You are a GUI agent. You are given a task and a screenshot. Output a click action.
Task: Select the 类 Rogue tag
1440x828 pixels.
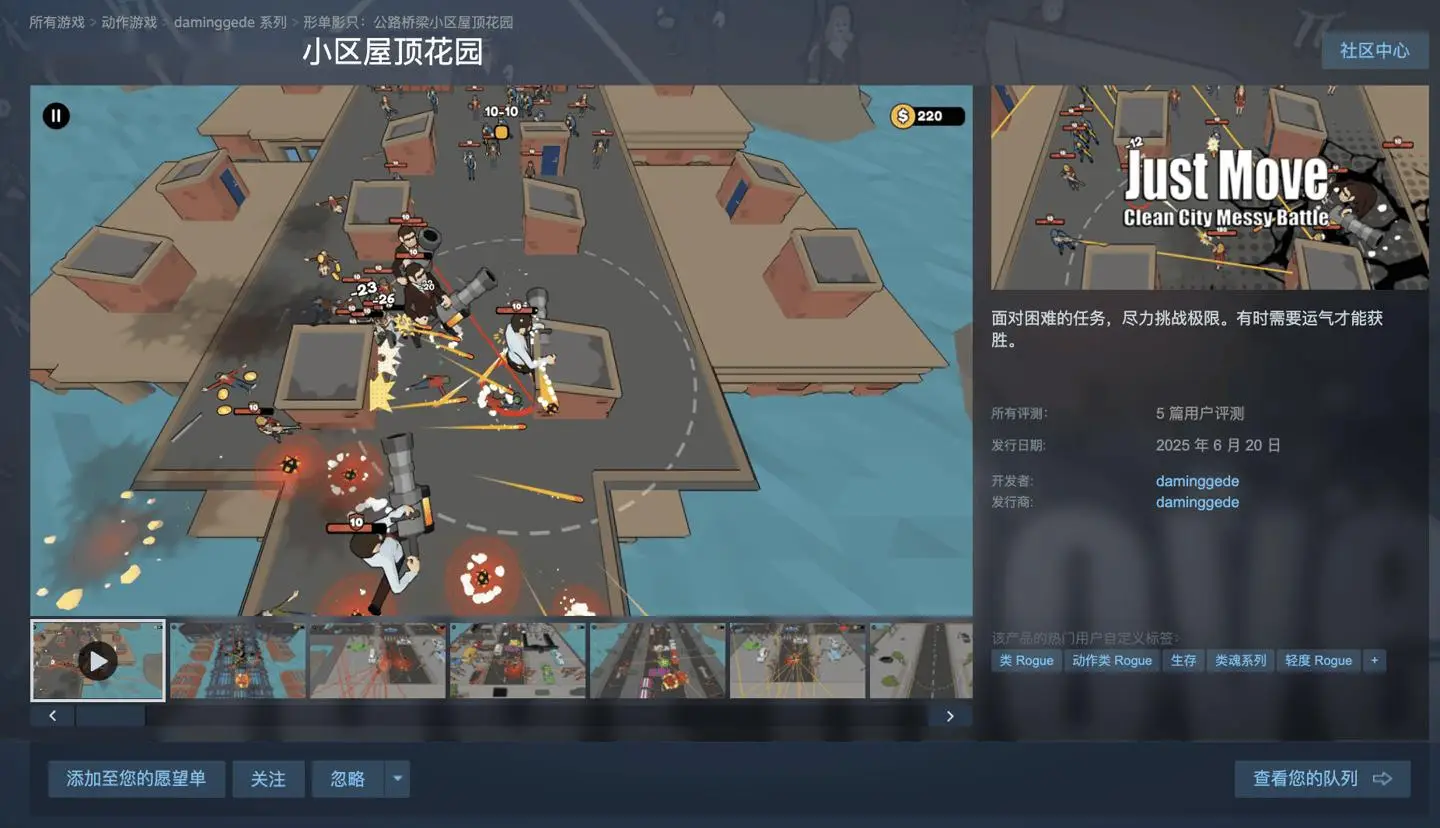[1025, 660]
